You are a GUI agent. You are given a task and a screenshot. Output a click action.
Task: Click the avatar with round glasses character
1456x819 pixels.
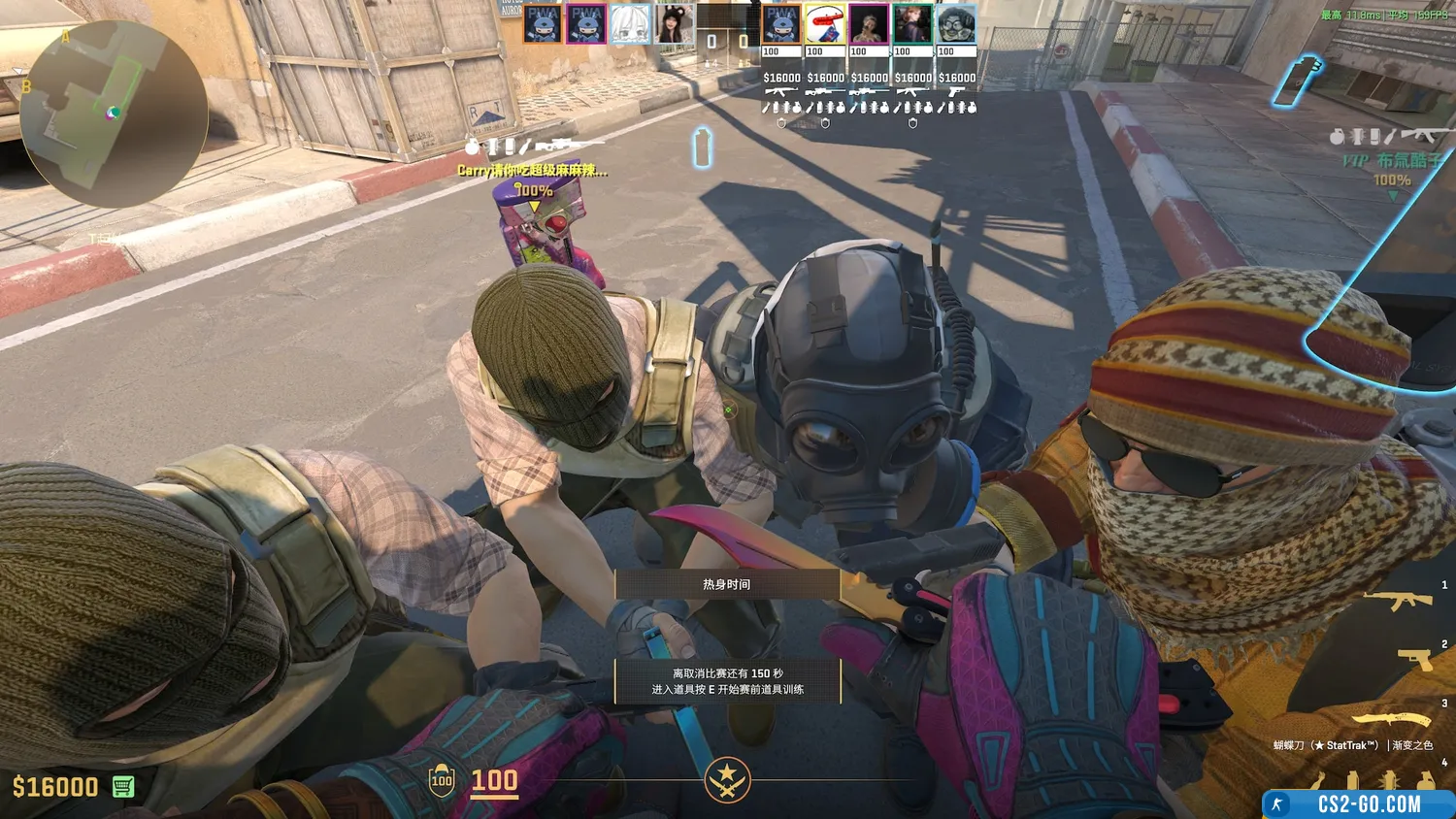click(x=956, y=25)
